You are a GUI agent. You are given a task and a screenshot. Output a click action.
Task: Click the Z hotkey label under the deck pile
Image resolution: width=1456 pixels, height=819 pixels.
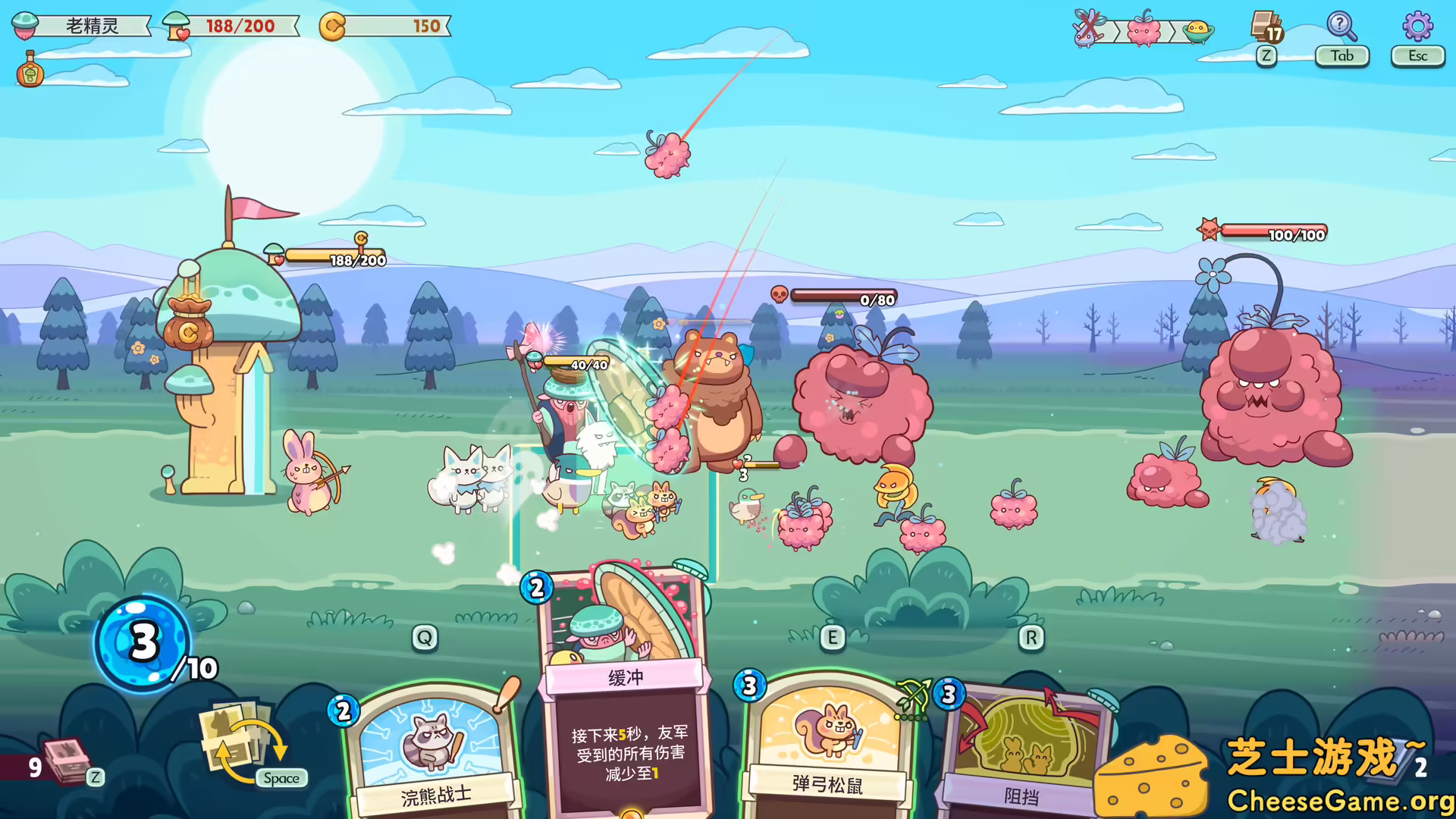pyautogui.click(x=94, y=777)
